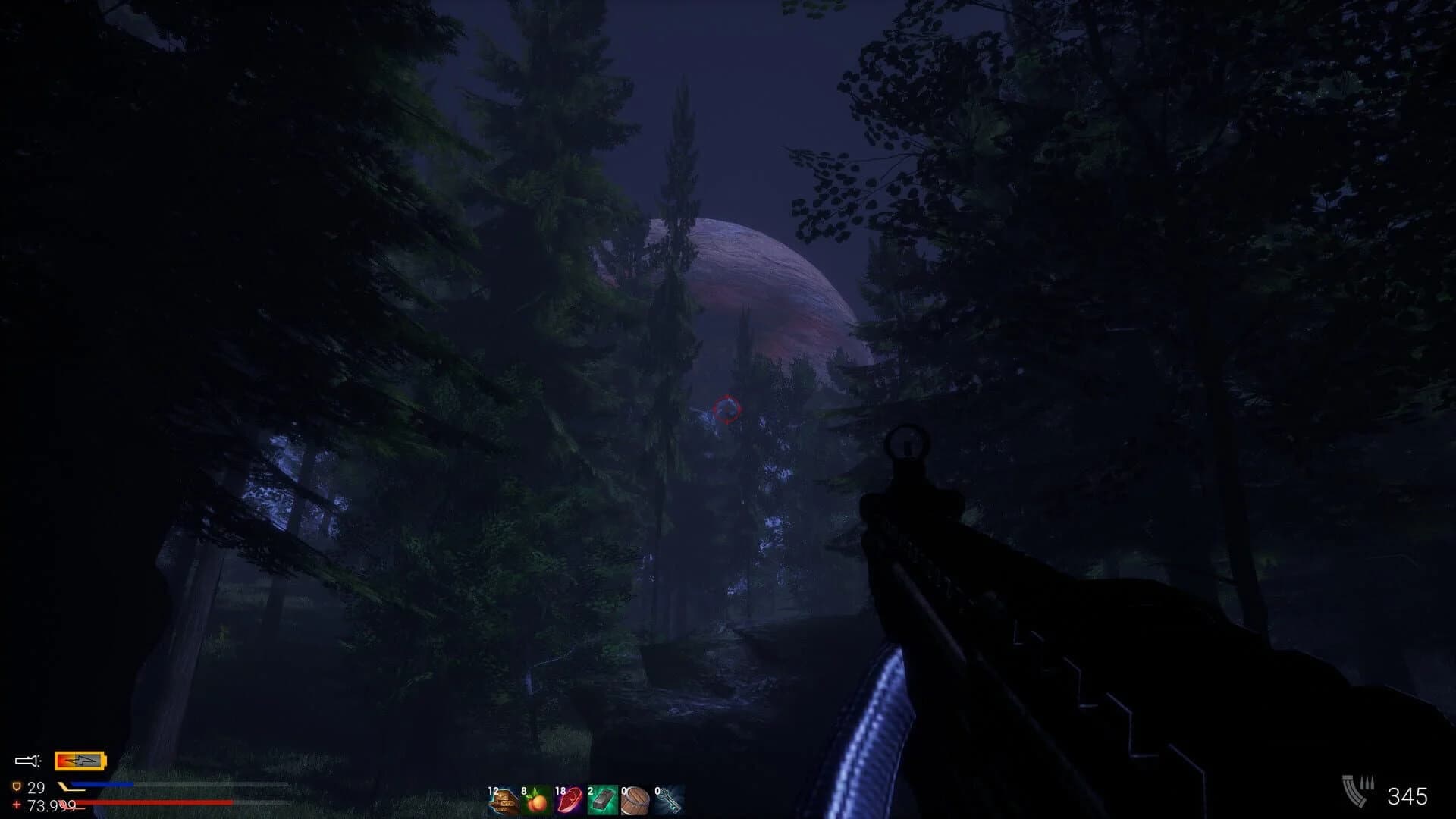Select the wood planks hotbar icon
Image resolution: width=1456 pixels, height=819 pixels.
point(504,799)
